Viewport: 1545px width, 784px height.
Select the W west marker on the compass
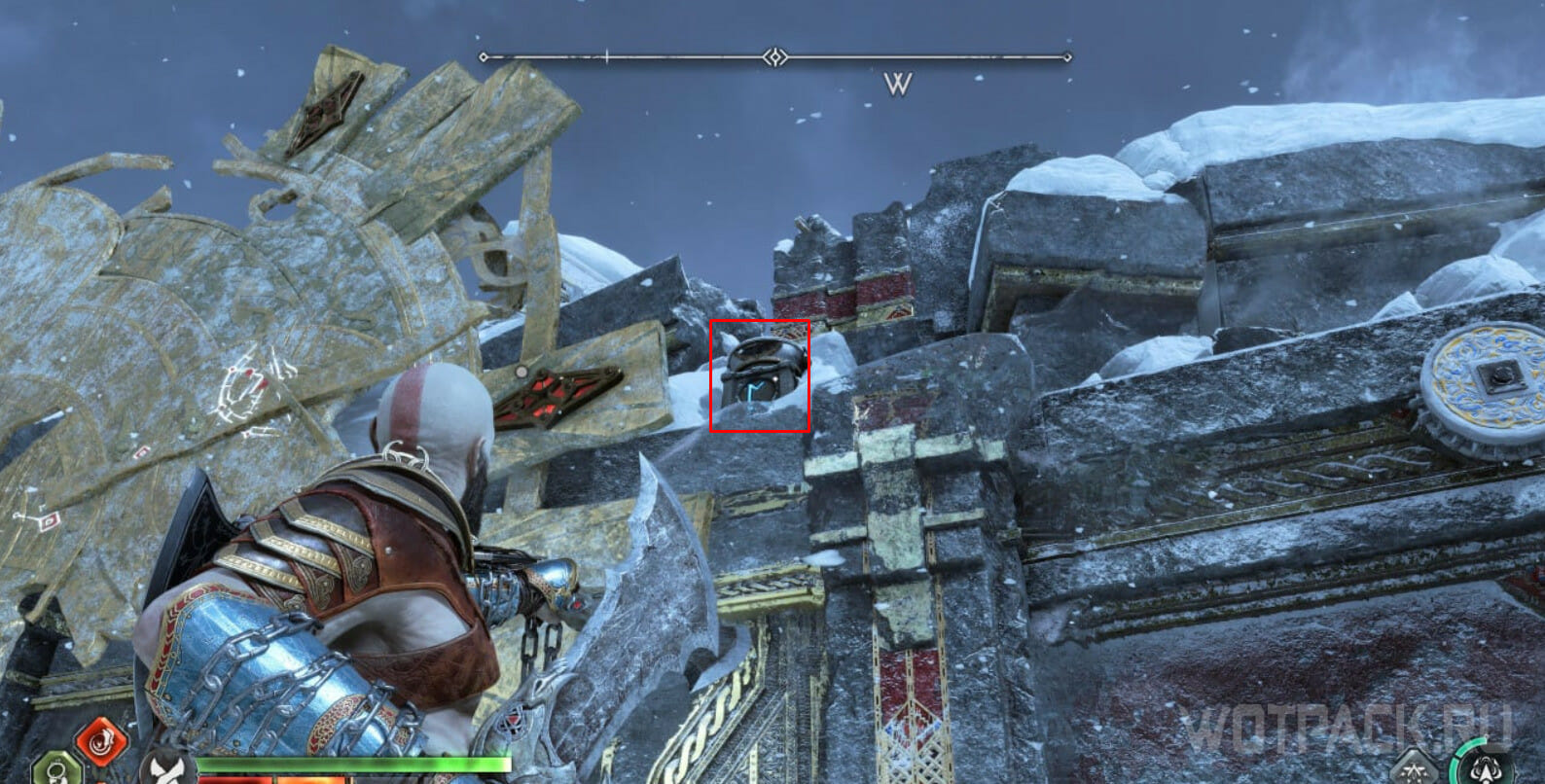pos(898,85)
